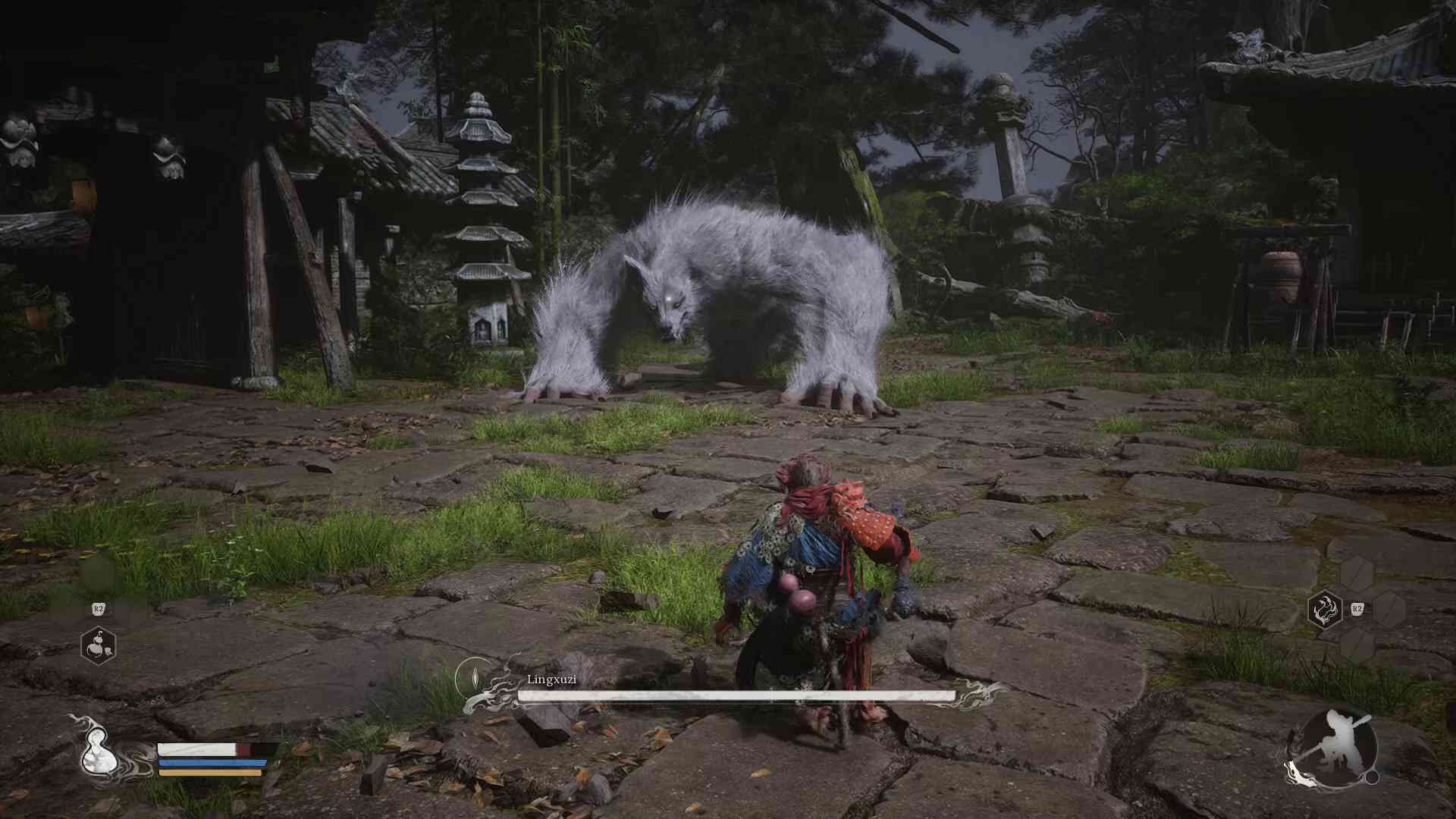Image resolution: width=1456 pixels, height=819 pixels.
Task: Click the R2 button prompt above the gourd
Action: (99, 609)
